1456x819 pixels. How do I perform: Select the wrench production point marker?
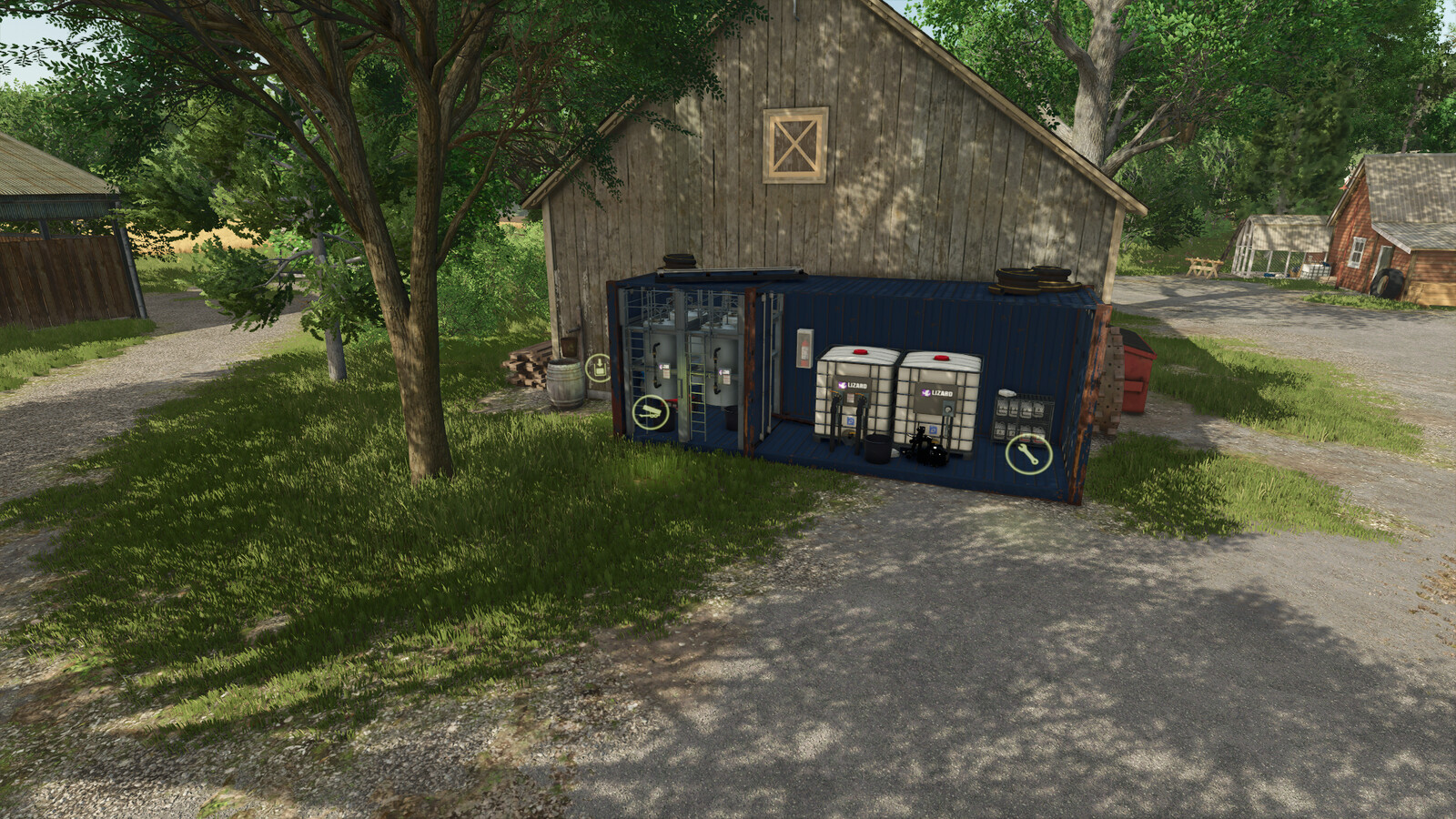point(1028,453)
